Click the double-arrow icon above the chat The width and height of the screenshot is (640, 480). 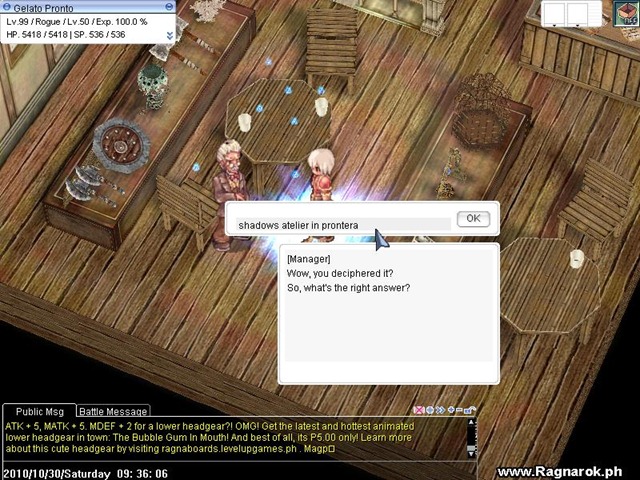point(440,410)
